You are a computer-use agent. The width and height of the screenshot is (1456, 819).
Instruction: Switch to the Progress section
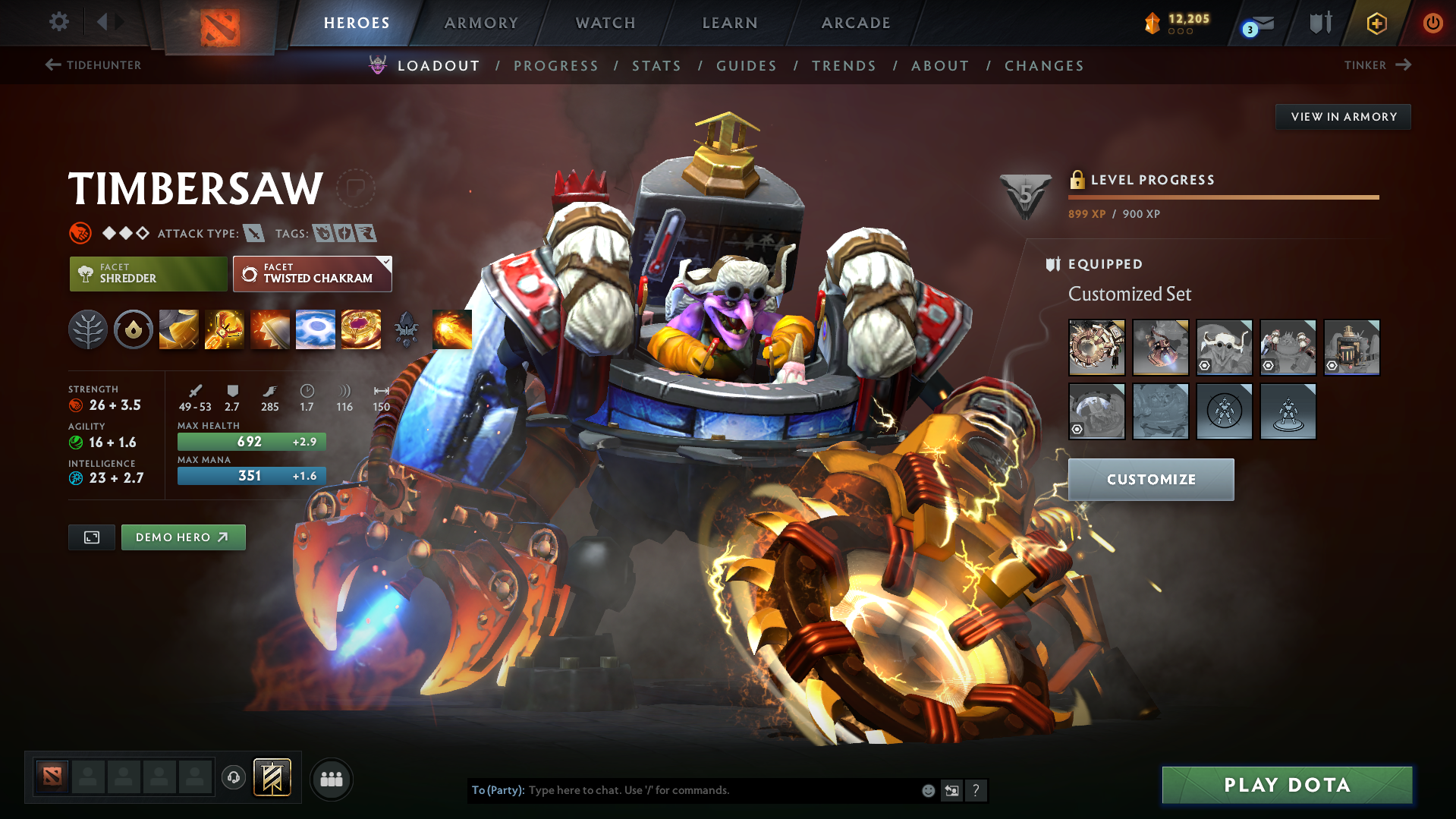point(556,66)
